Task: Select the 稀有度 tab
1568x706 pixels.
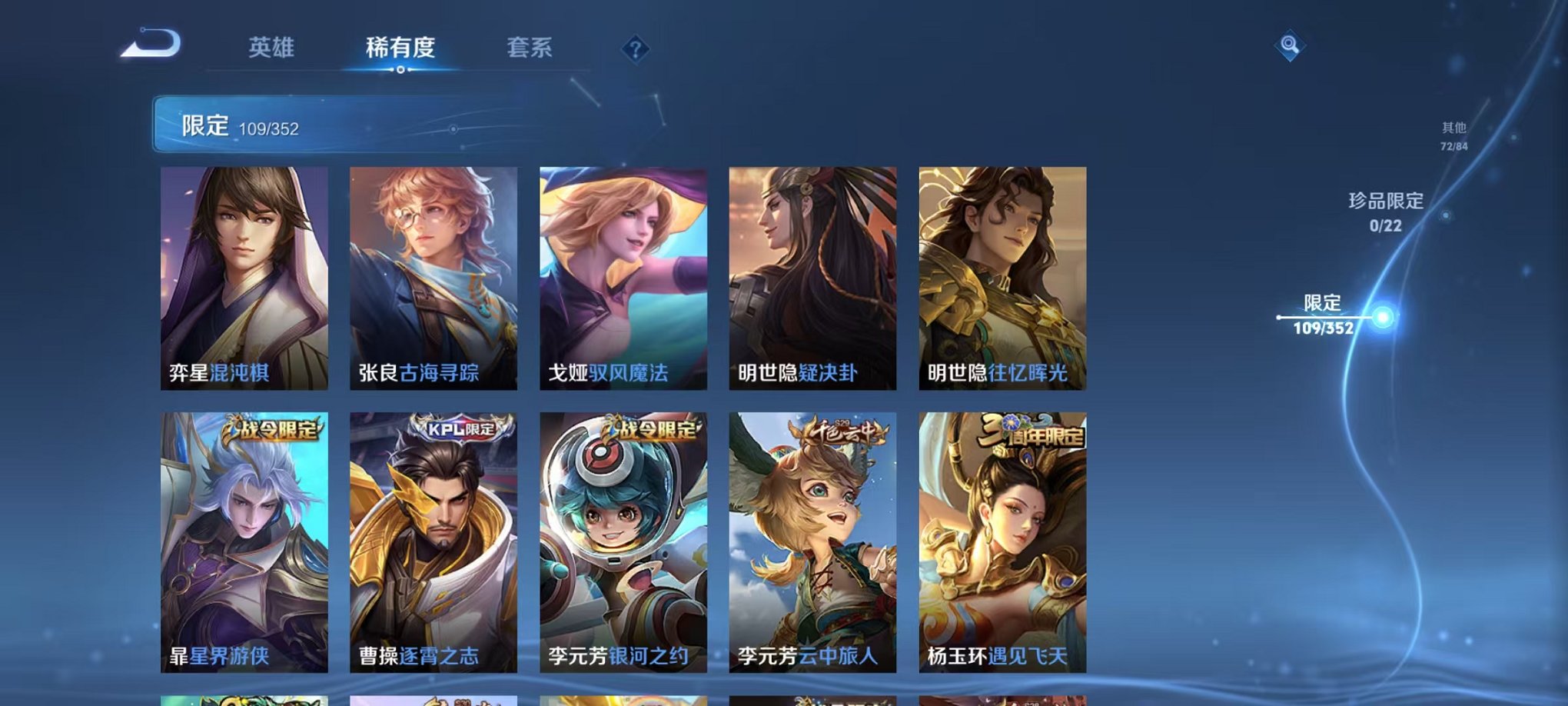Action: coord(399,48)
